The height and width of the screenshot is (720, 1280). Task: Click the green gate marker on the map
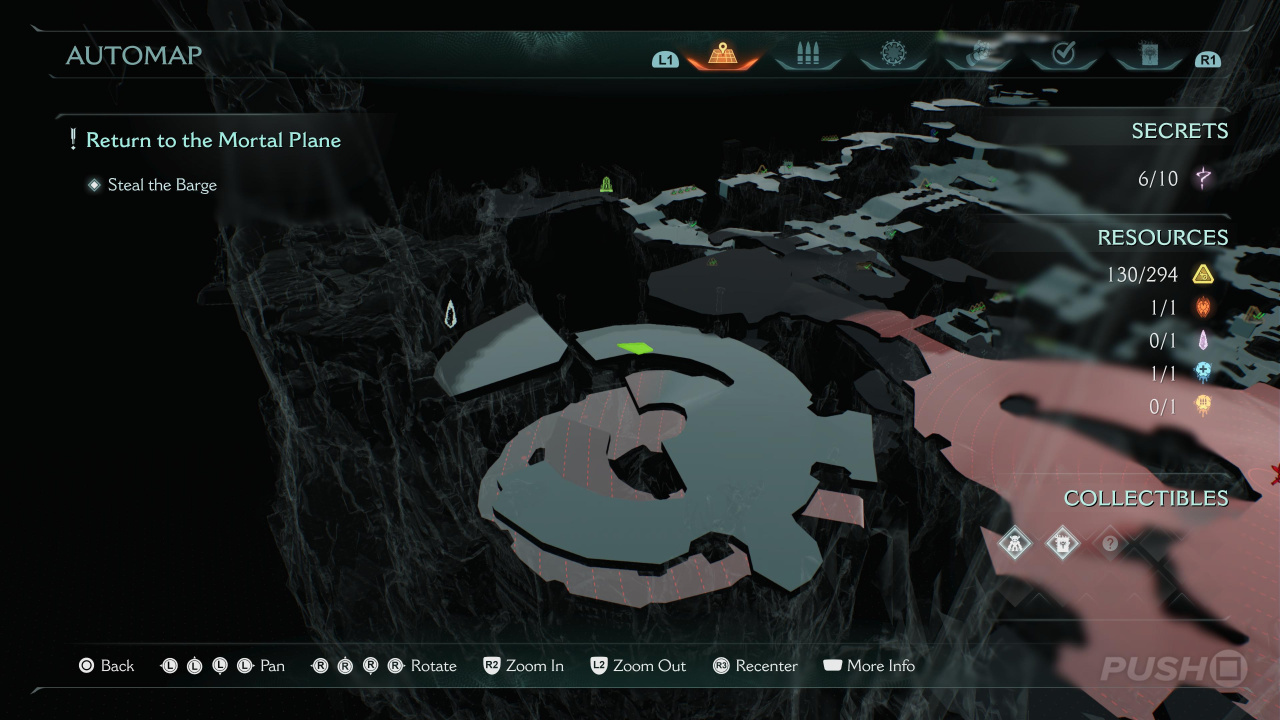[x=606, y=184]
